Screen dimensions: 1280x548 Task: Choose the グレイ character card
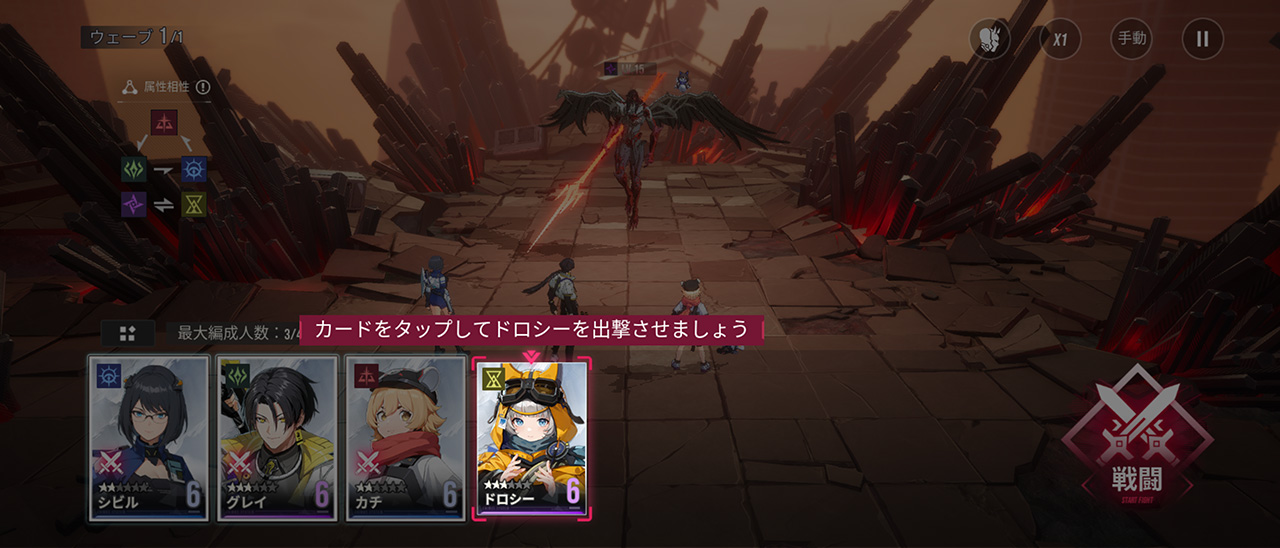point(277,438)
